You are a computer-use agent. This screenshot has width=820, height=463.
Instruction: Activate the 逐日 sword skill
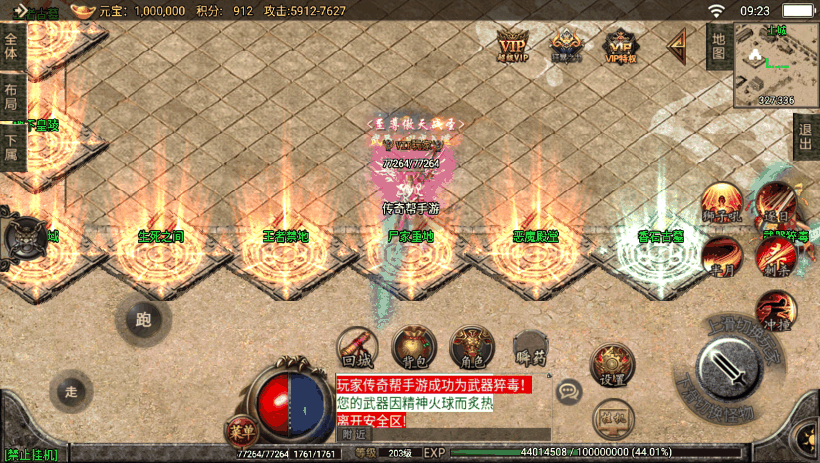point(773,202)
